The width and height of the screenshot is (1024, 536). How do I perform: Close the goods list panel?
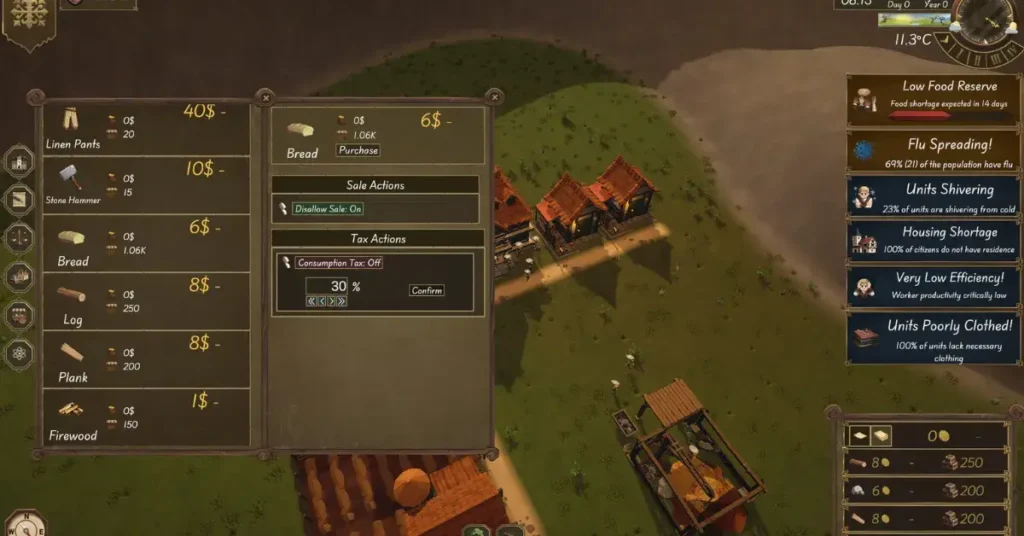tap(265, 97)
